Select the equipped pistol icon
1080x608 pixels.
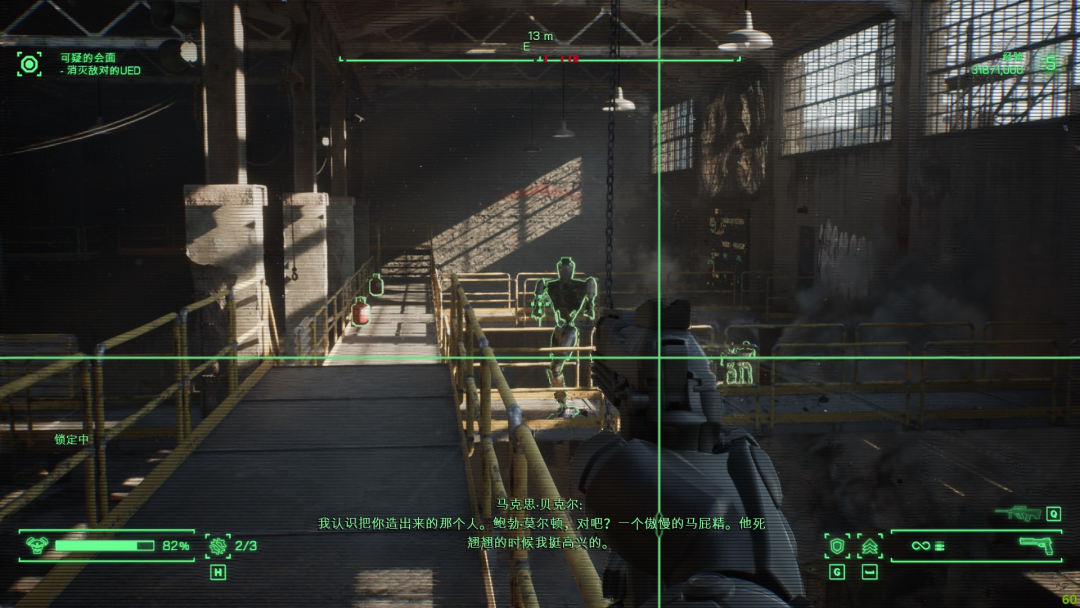tap(1037, 545)
